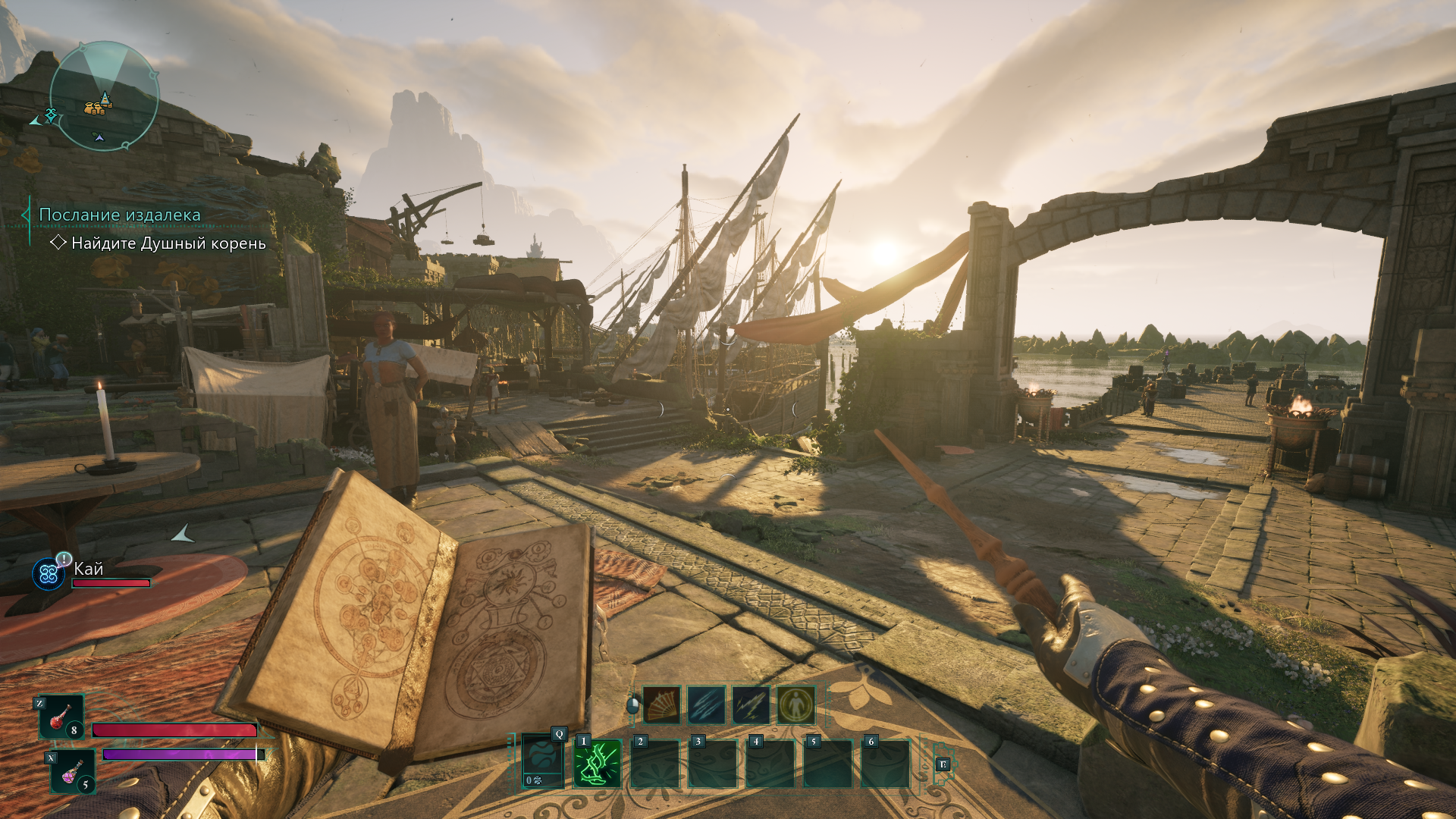Choose the icy shards spell icon
This screenshot has width=1456, height=819.
pyautogui.click(x=707, y=706)
